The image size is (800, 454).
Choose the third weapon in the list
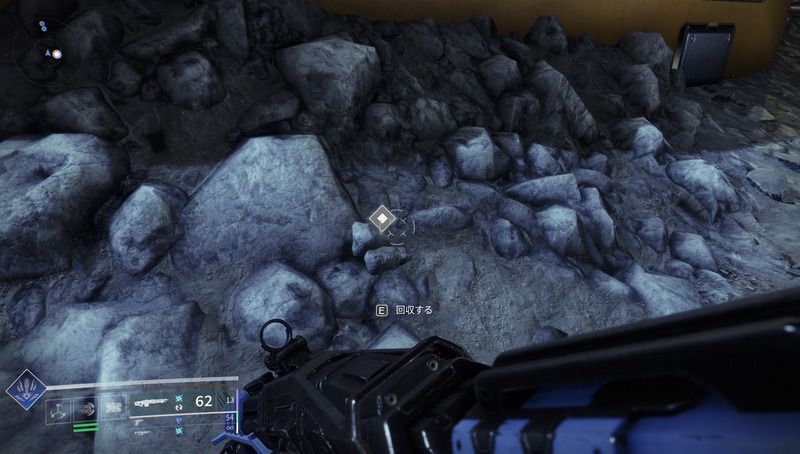(x=142, y=434)
